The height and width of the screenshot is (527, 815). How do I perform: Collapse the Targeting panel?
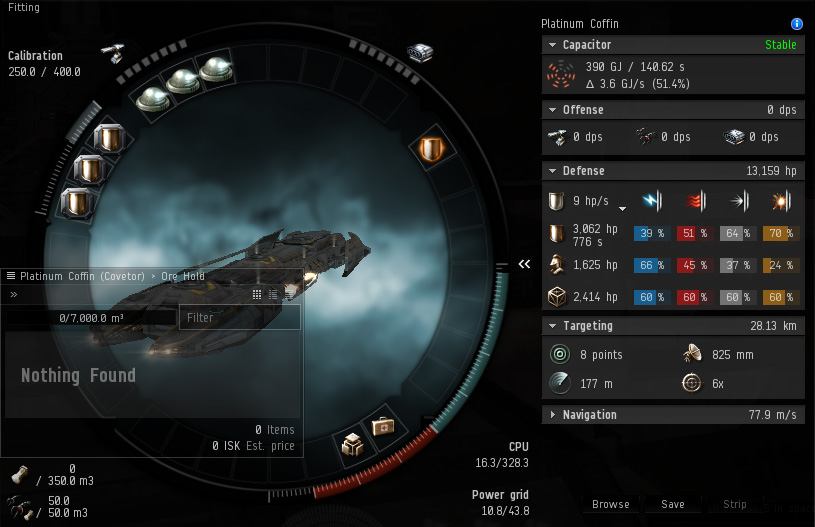pyautogui.click(x=552, y=326)
